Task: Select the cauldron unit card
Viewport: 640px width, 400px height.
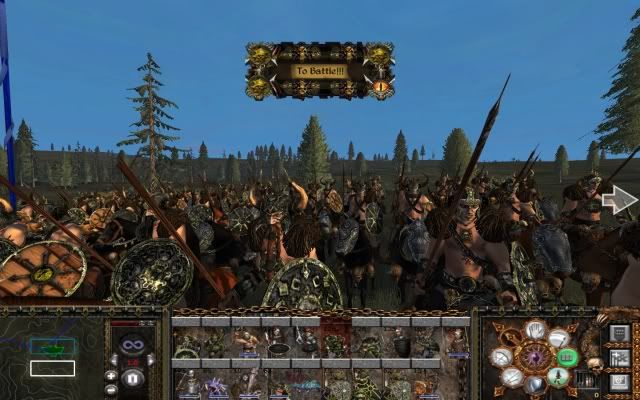Action: tap(279, 342)
